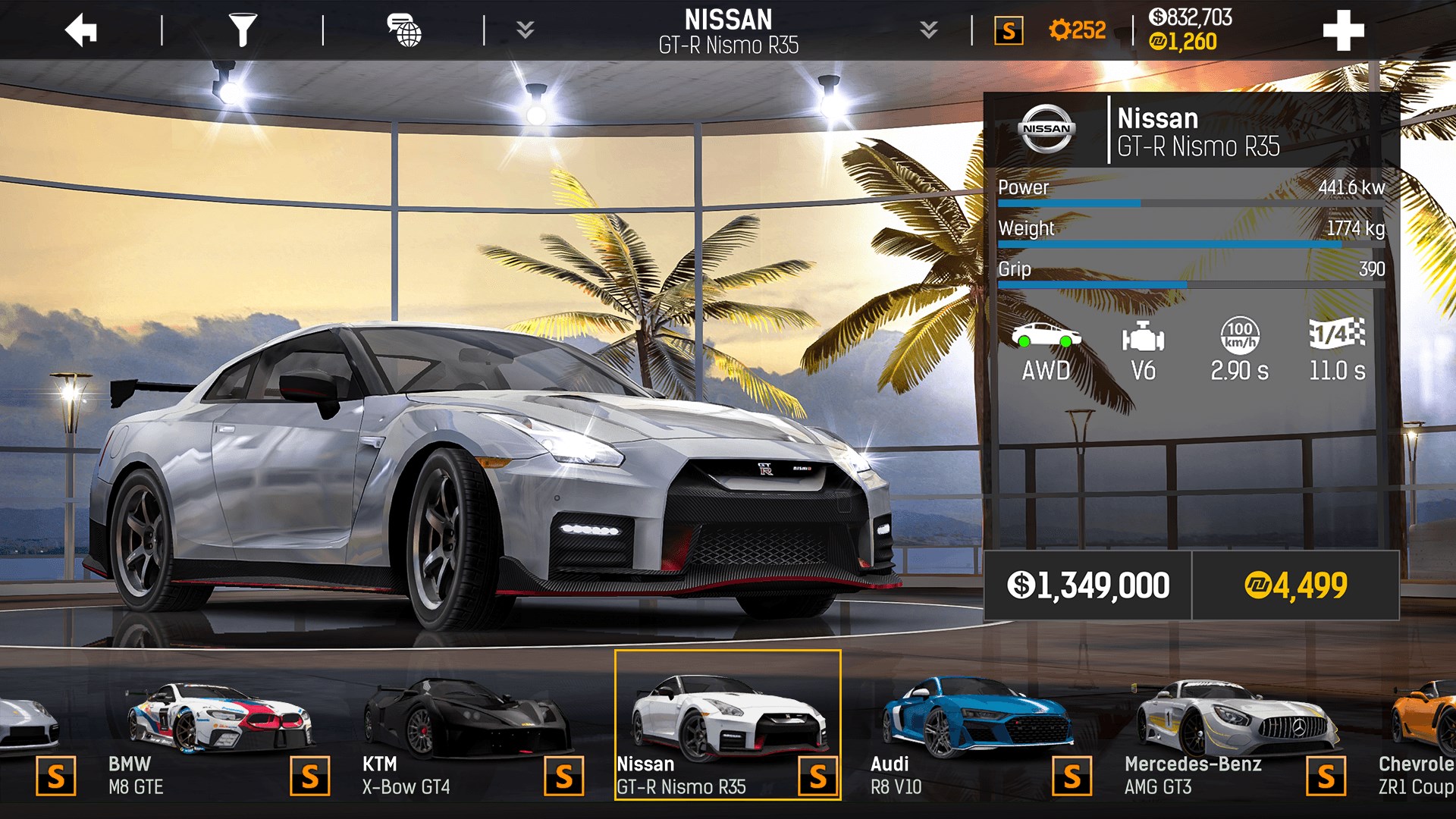Select the Mercedes-Benz AMG GT3 thumbnail
Image resolution: width=1456 pixels, height=819 pixels.
tap(1228, 720)
